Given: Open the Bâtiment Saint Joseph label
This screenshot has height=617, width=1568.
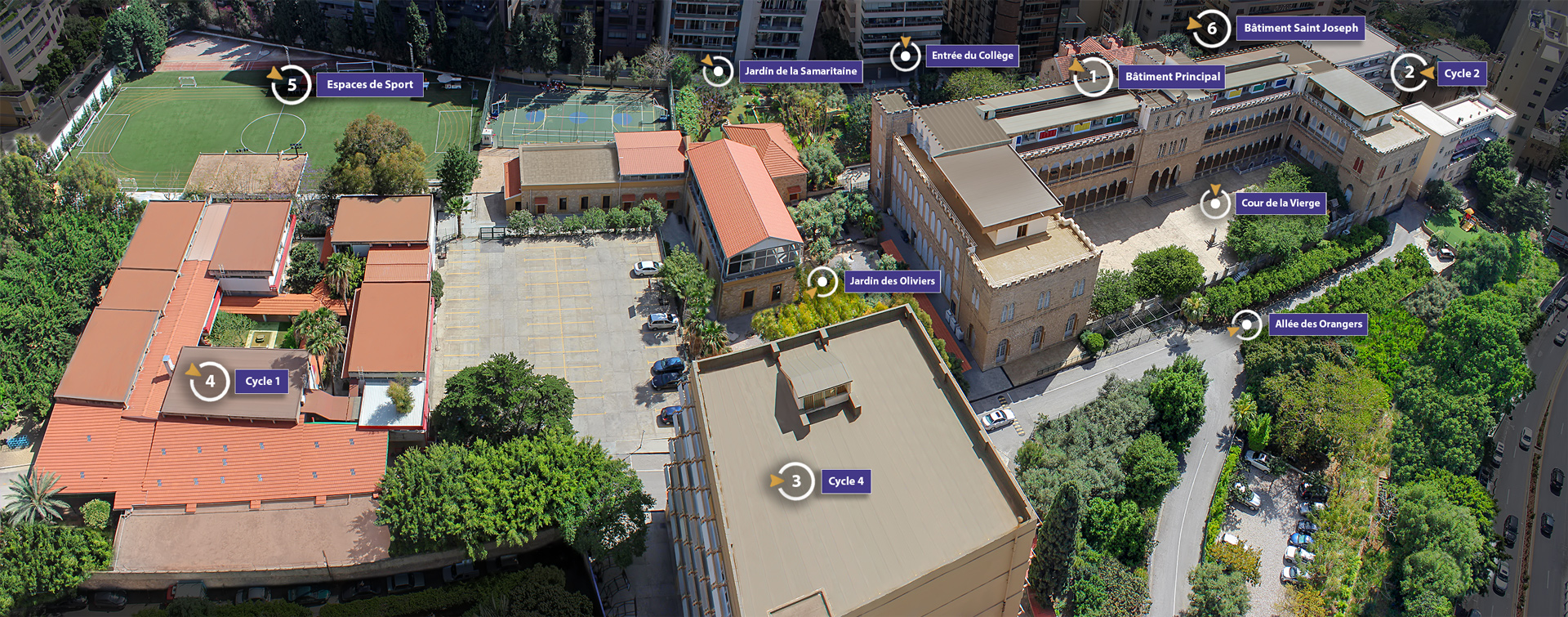Looking at the screenshot, I should [x=1300, y=29].
